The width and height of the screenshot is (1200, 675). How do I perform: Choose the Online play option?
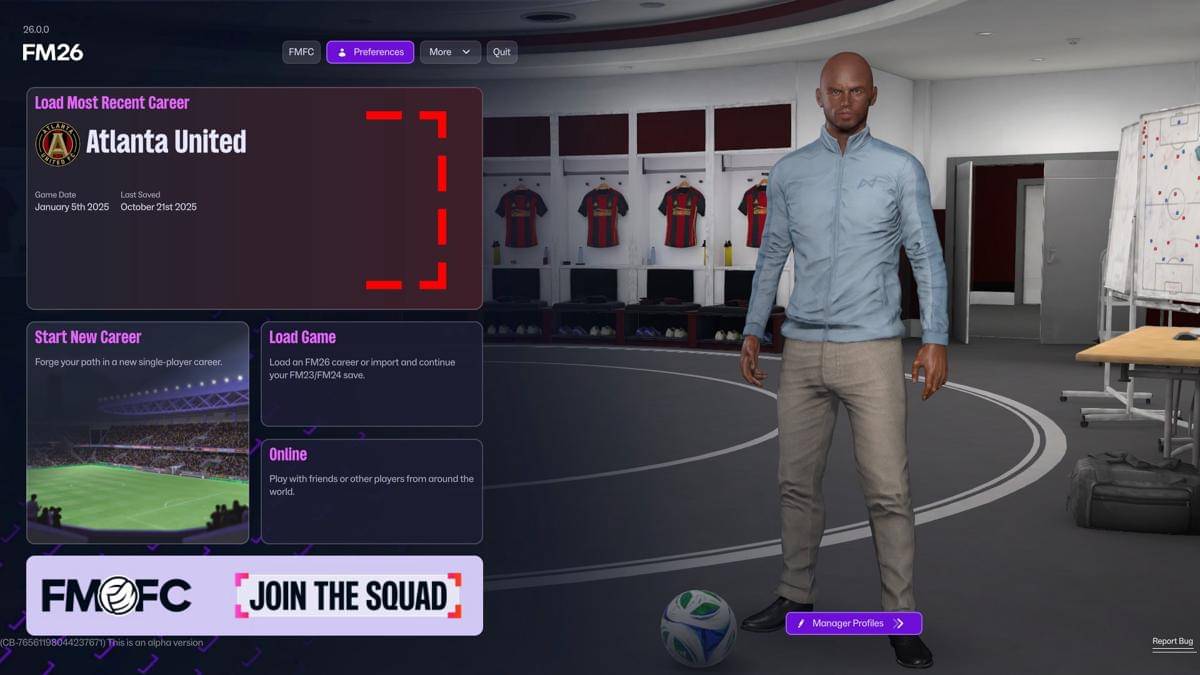[371, 491]
